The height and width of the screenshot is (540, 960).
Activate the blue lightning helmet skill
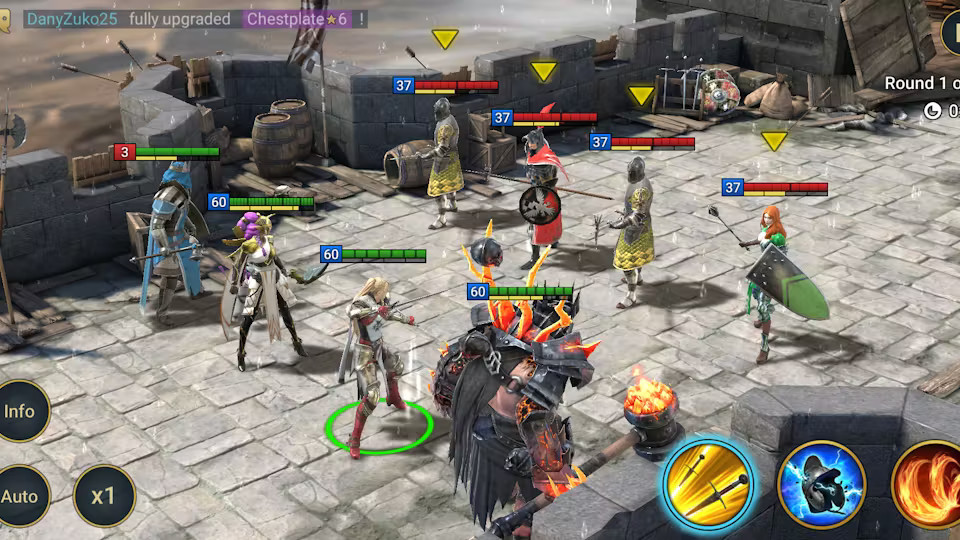821,485
